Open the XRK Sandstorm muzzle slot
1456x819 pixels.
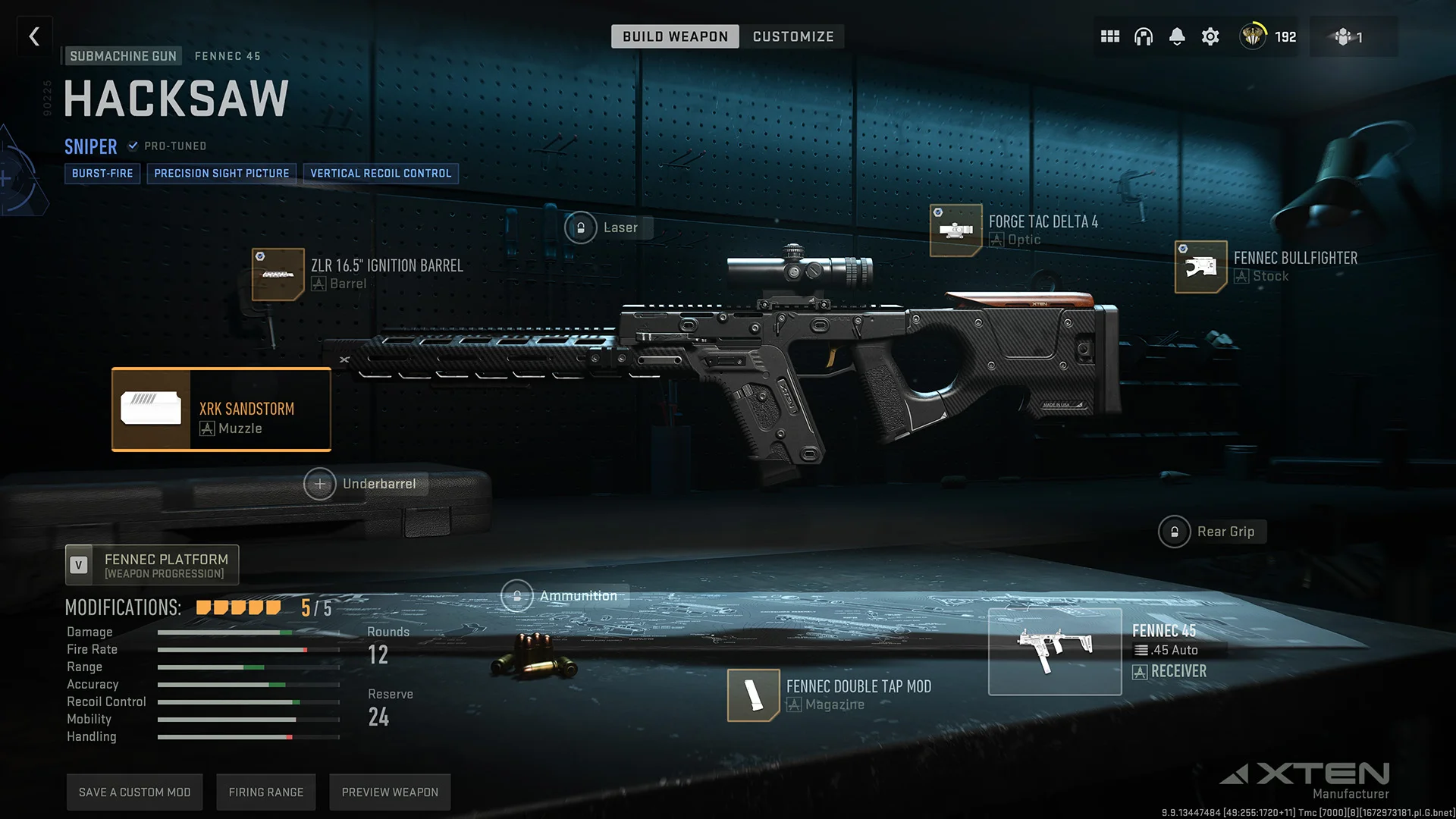point(221,409)
